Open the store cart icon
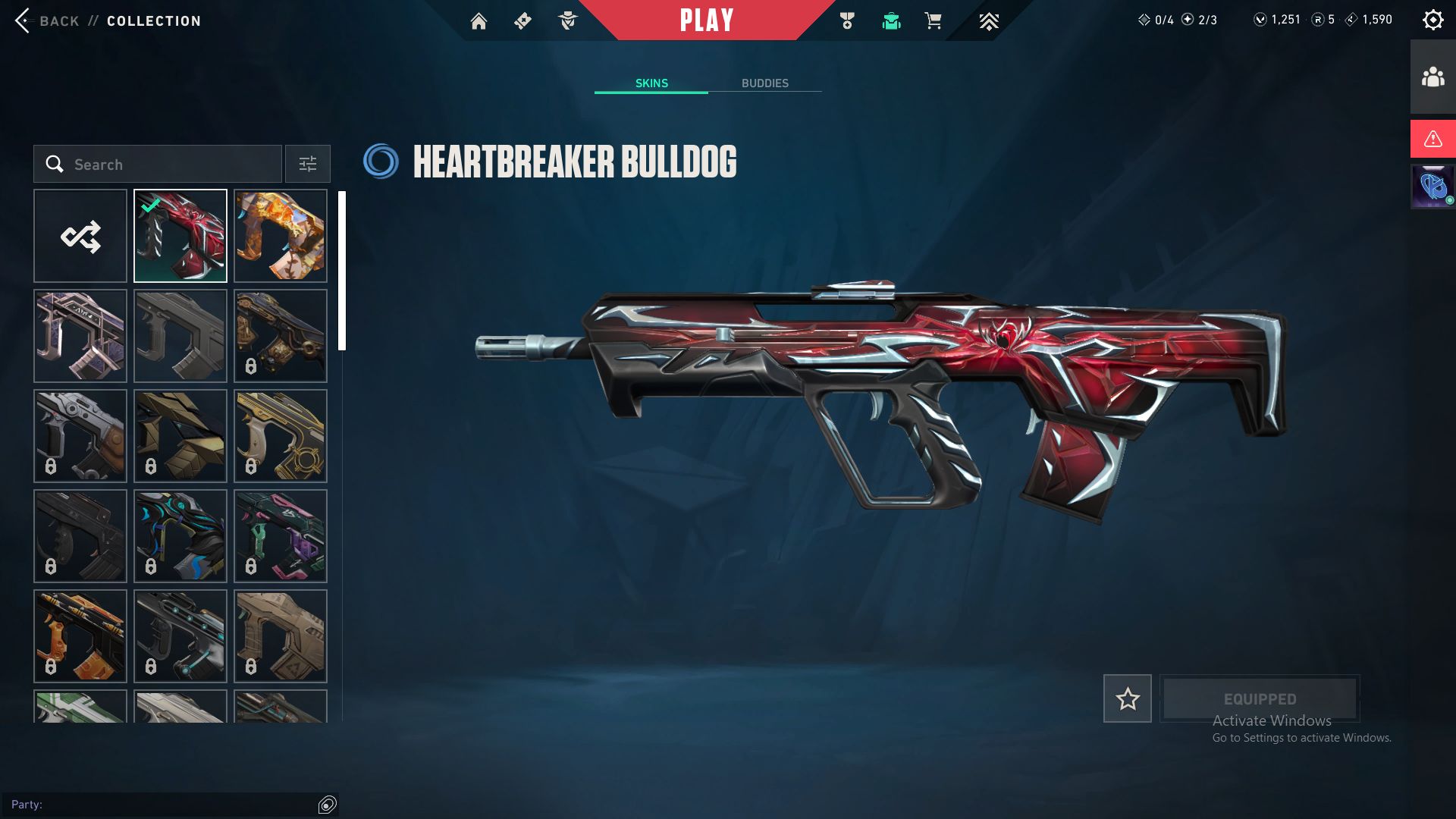 (933, 21)
